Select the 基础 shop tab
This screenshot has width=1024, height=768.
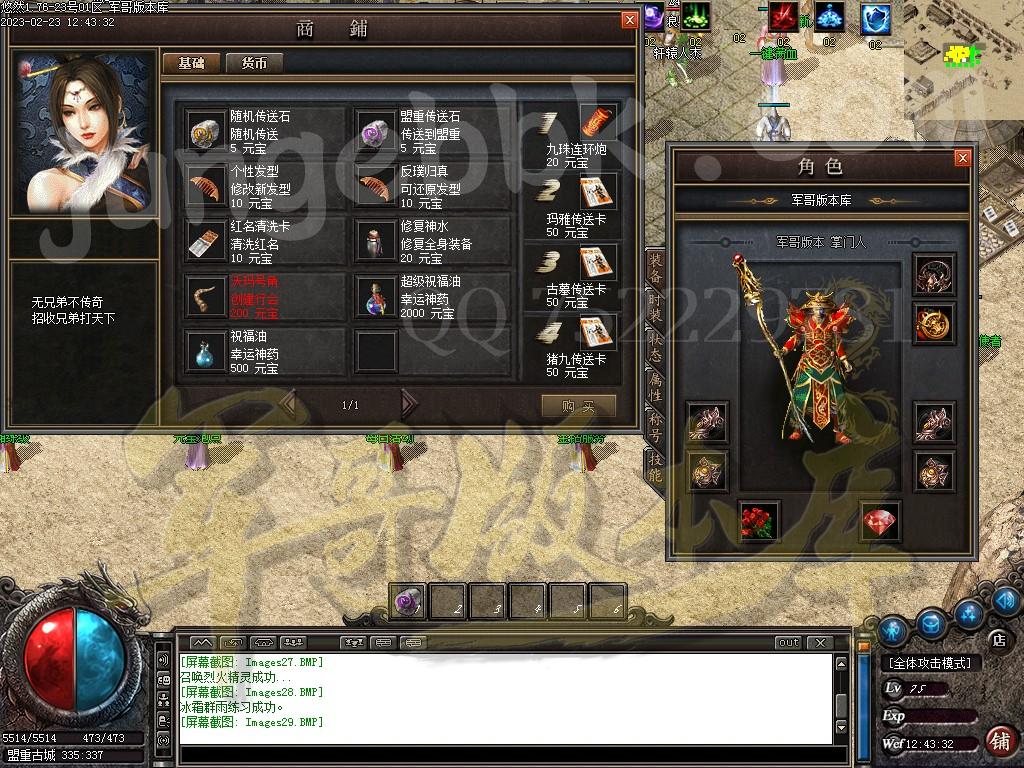tap(191, 63)
